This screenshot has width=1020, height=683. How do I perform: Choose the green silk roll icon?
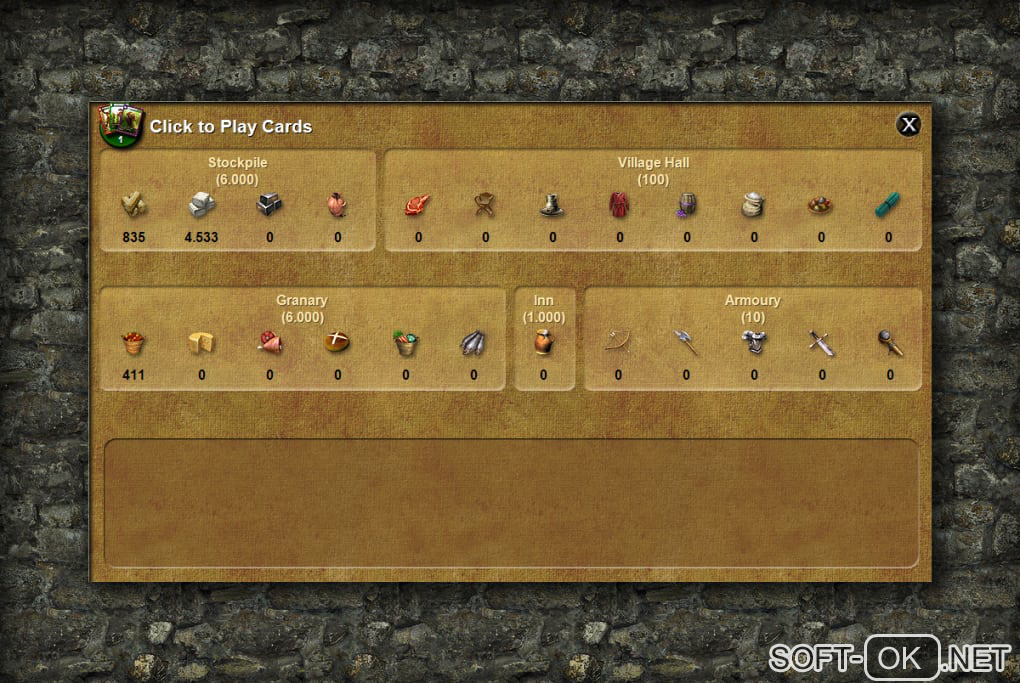(888, 205)
